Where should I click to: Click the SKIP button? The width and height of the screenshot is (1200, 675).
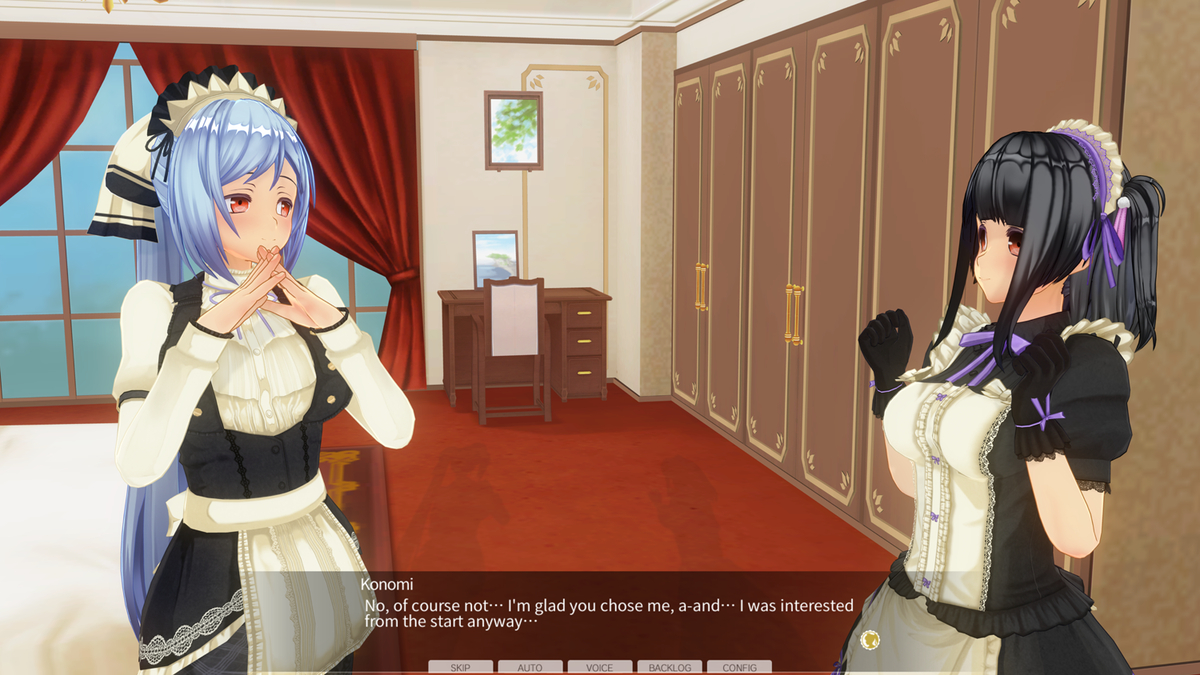click(460, 667)
